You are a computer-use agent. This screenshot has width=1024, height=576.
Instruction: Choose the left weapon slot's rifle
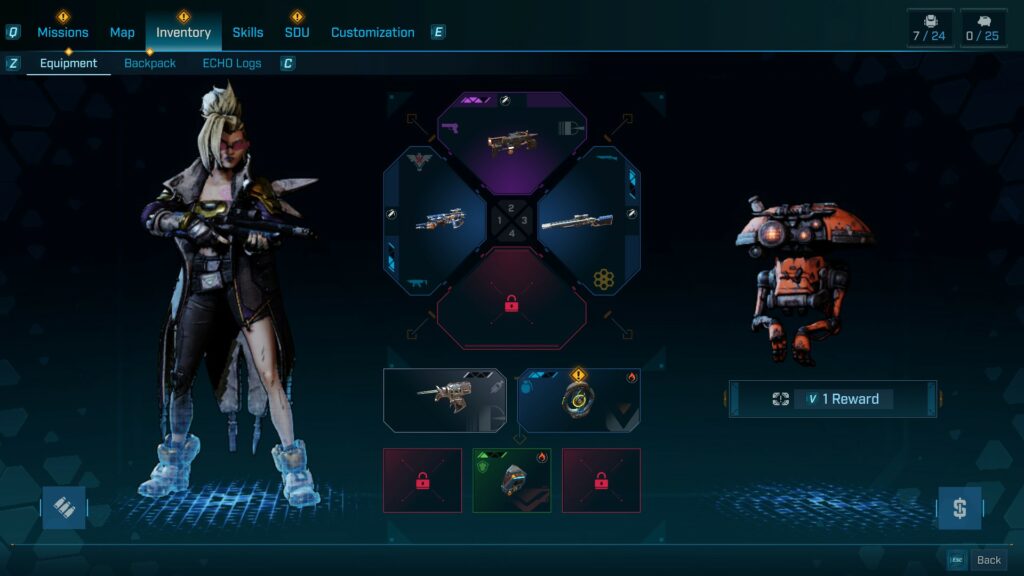click(436, 221)
